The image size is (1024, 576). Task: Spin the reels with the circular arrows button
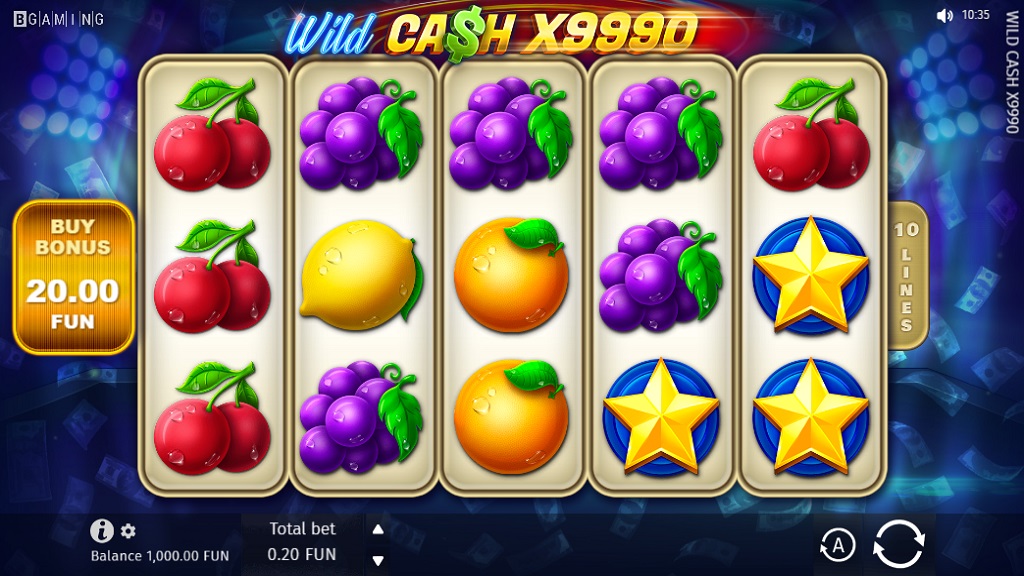898,544
